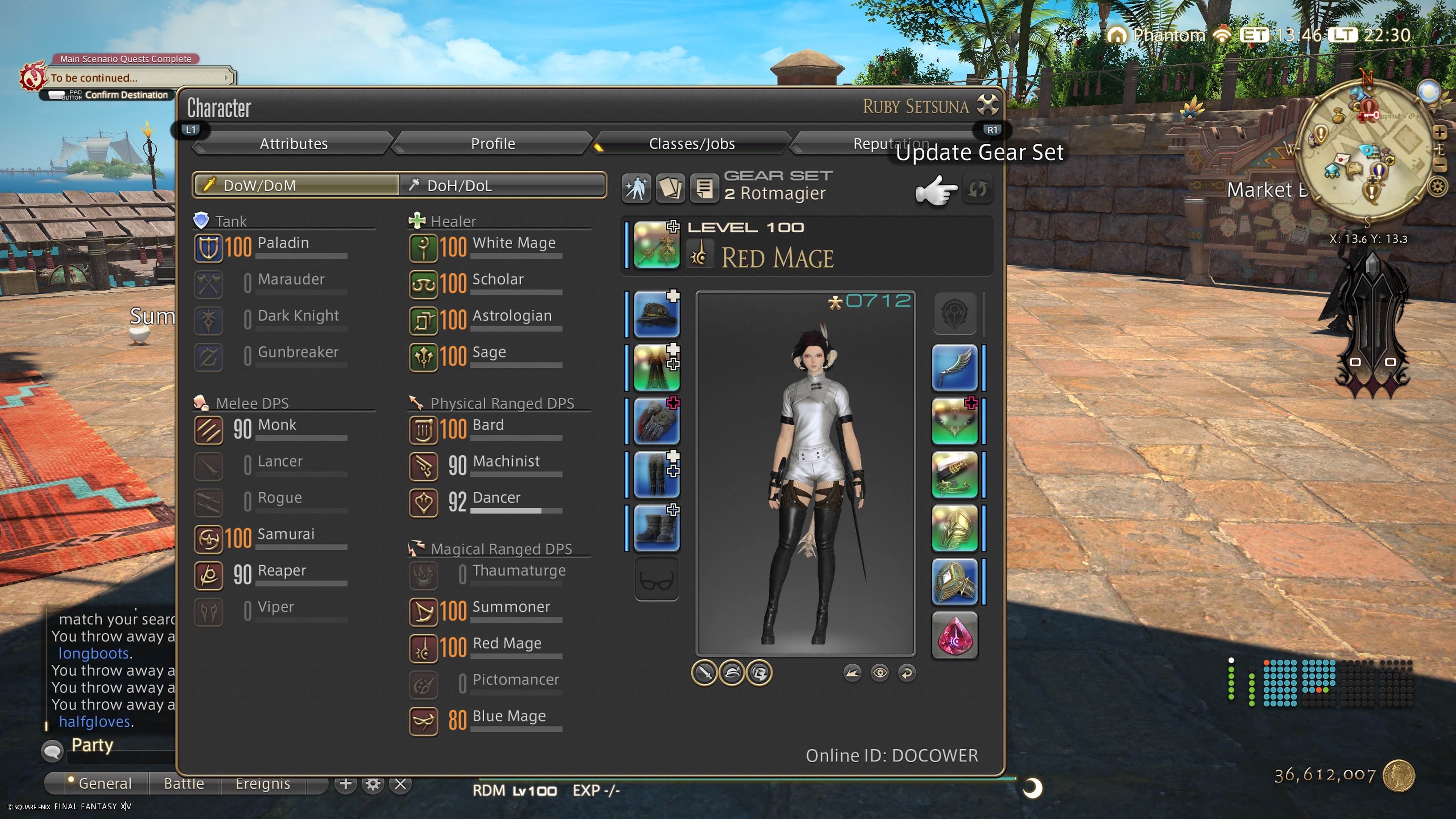
Task: Switch to the Battle chat tab
Action: coord(184,783)
